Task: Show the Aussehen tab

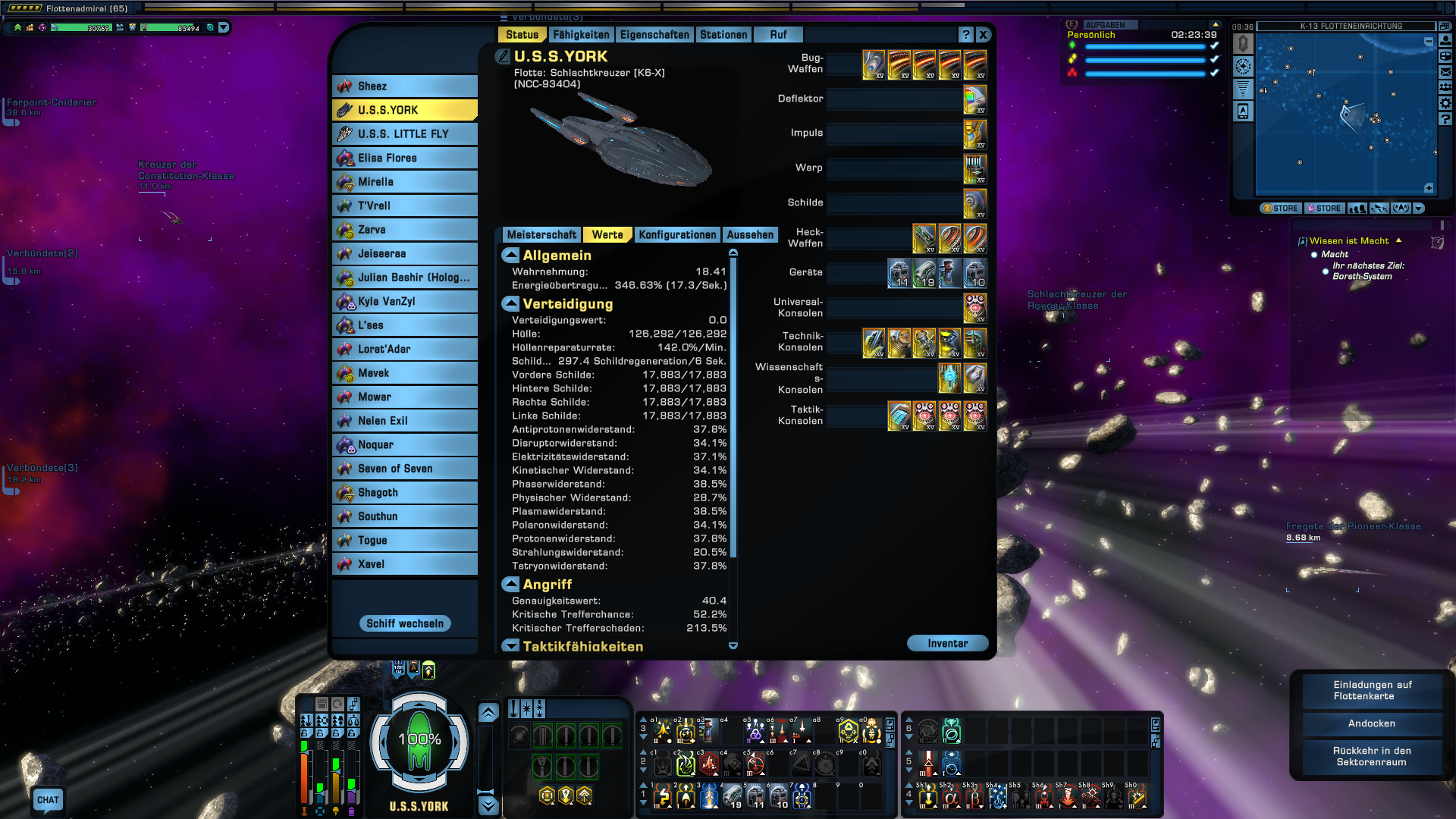Action: (x=750, y=235)
